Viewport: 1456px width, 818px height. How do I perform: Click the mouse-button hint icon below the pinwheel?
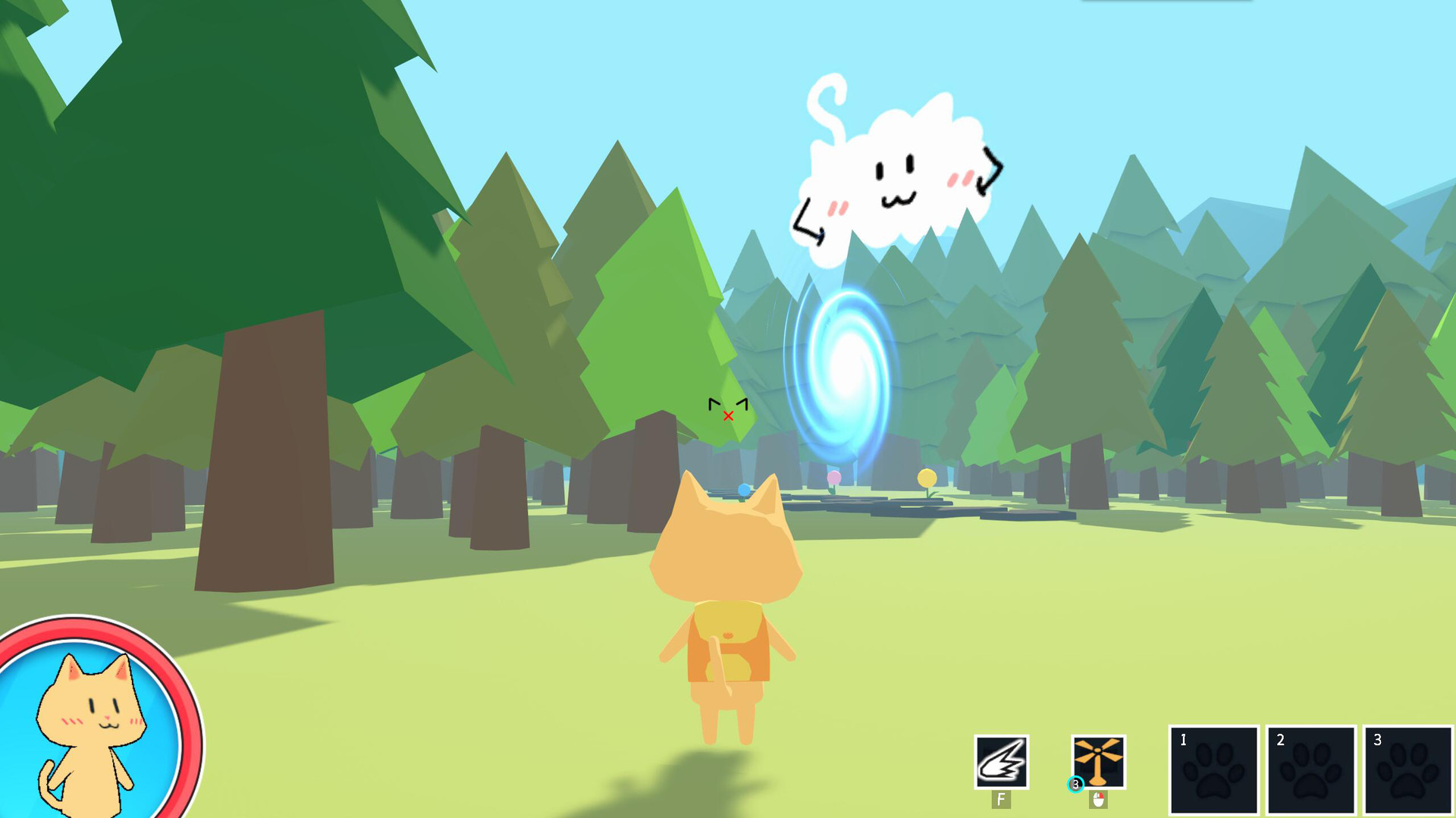pos(1098,799)
